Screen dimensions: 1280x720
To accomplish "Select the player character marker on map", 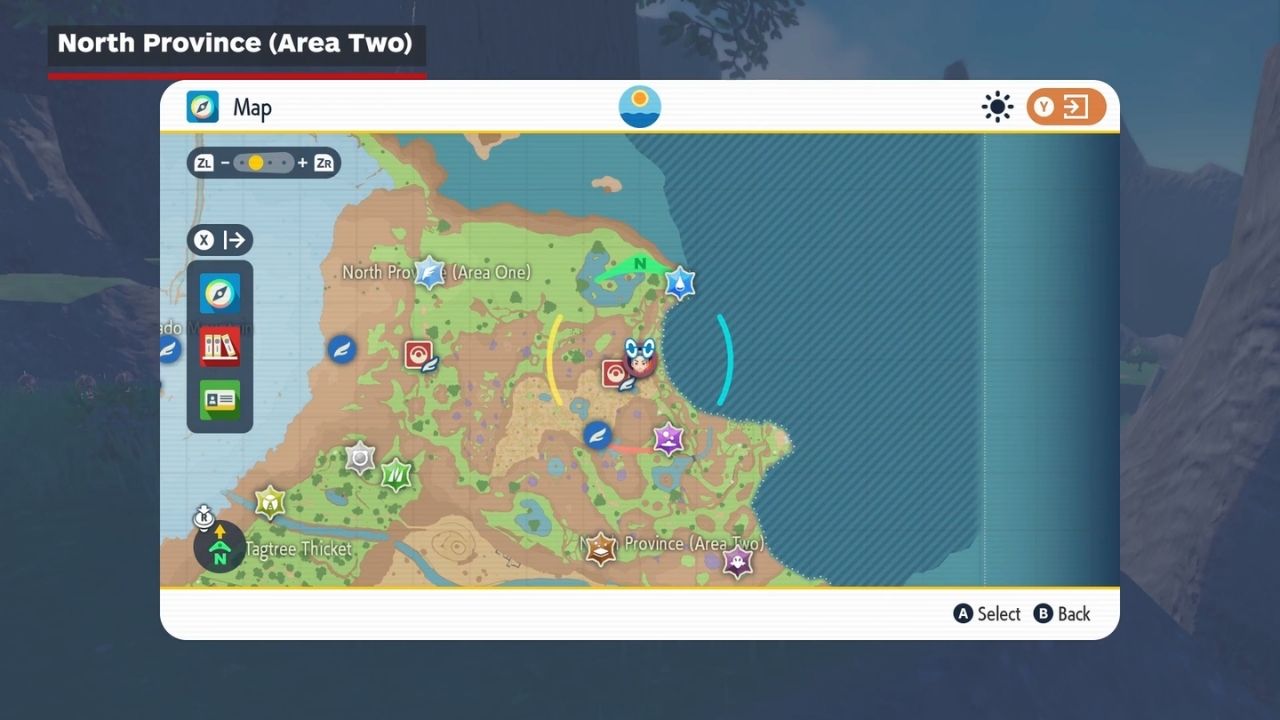I will point(640,357).
